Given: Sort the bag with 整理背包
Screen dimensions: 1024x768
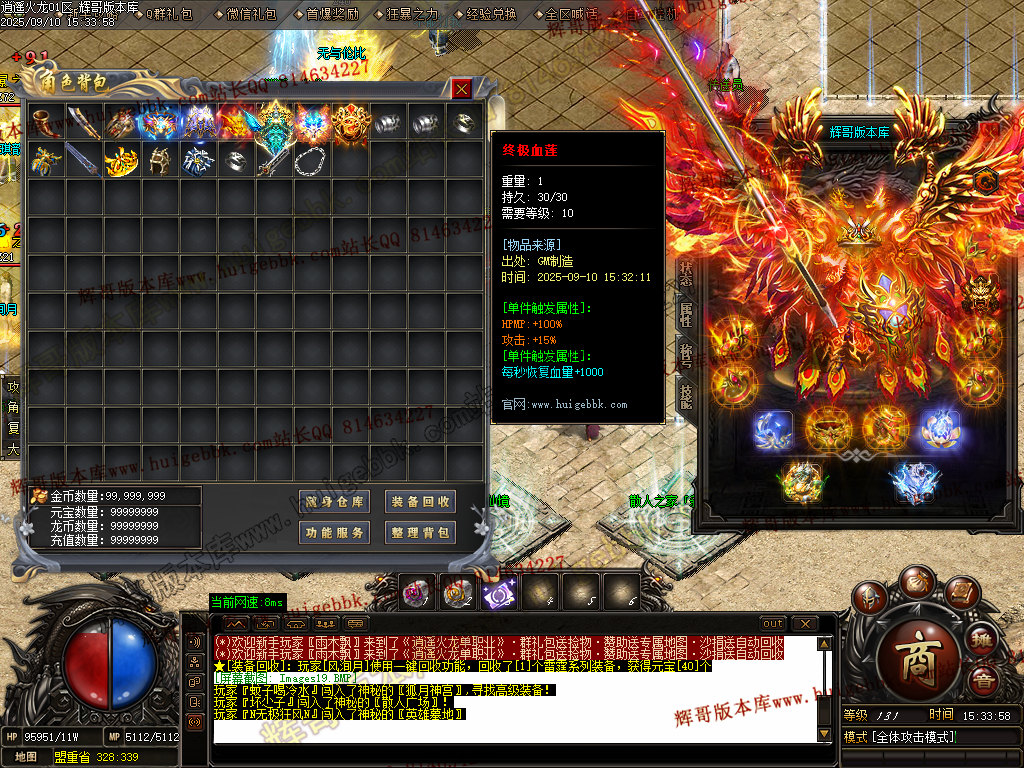Looking at the screenshot, I should pyautogui.click(x=421, y=533).
